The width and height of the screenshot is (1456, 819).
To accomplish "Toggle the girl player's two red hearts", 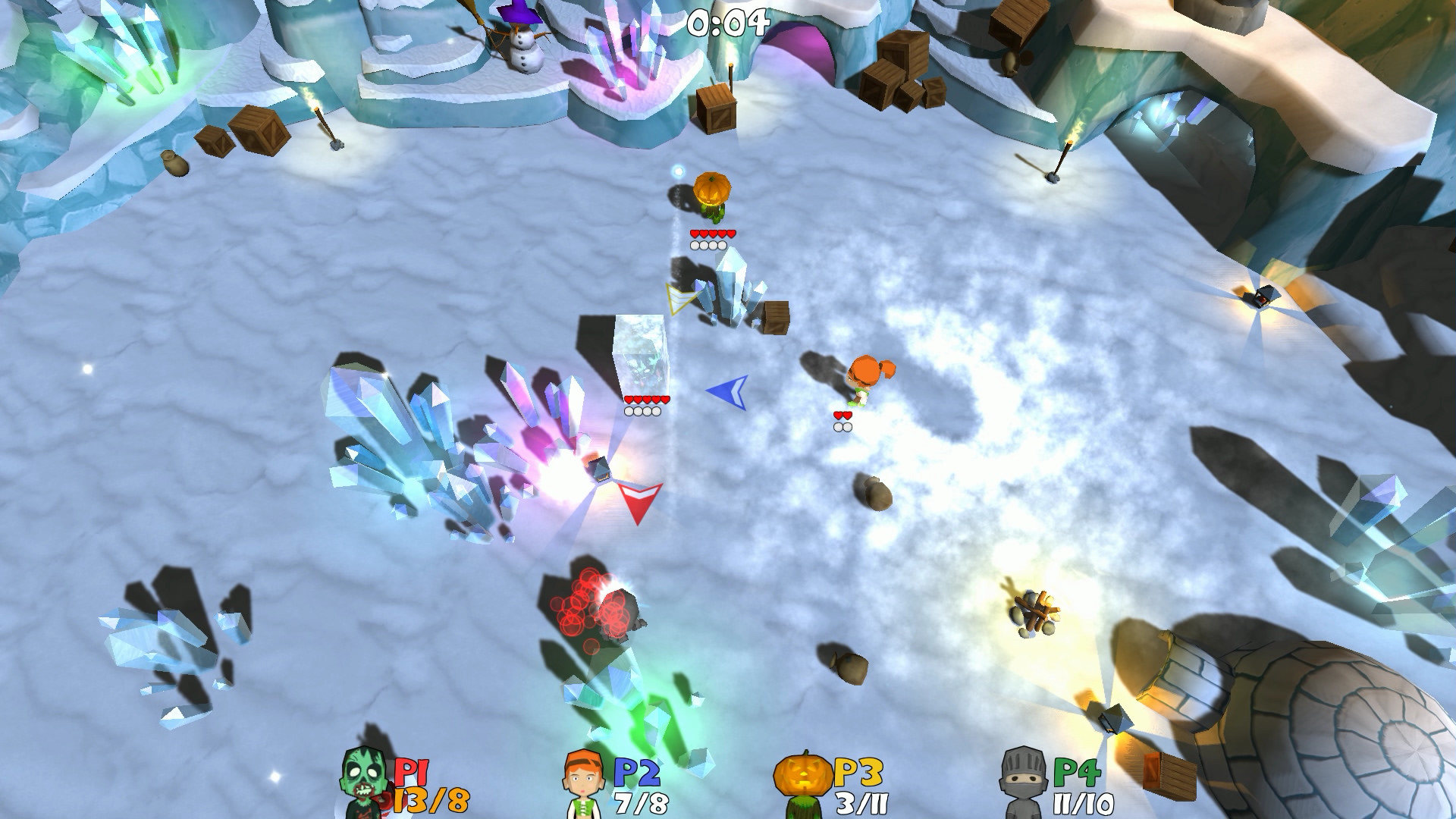I will (x=841, y=416).
